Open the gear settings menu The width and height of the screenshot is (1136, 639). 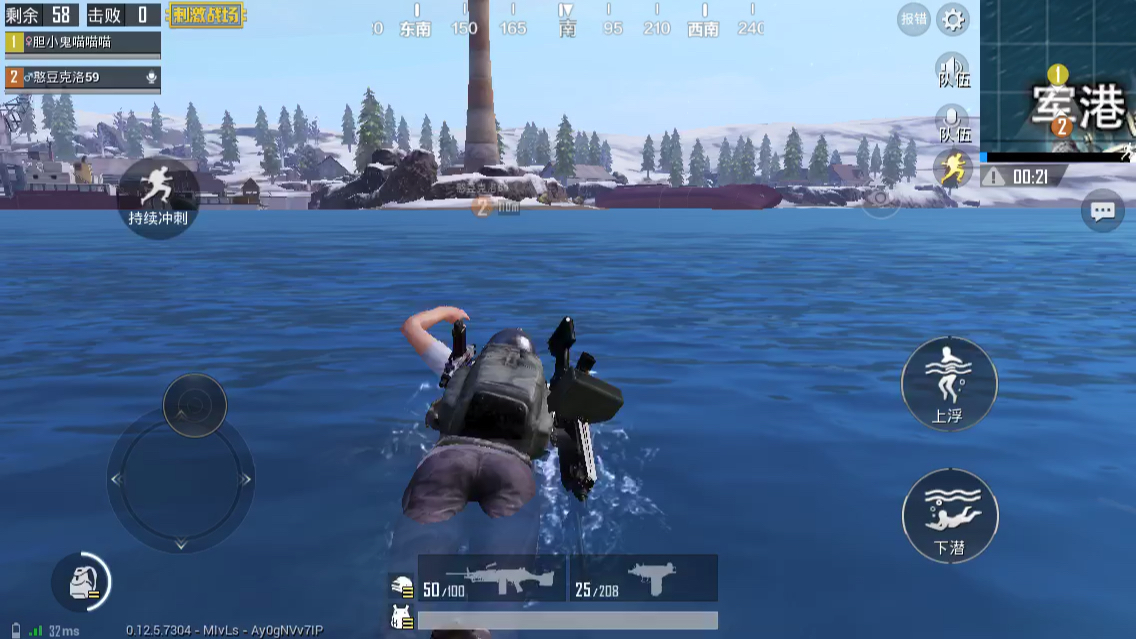[x=952, y=19]
